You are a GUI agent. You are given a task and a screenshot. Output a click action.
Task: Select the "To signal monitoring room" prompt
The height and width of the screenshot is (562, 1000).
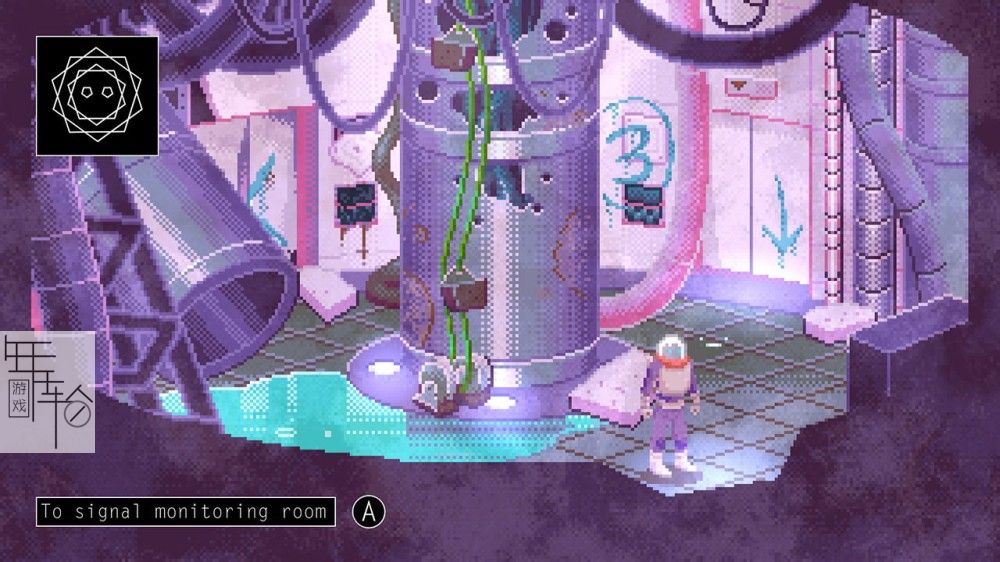[x=186, y=512]
